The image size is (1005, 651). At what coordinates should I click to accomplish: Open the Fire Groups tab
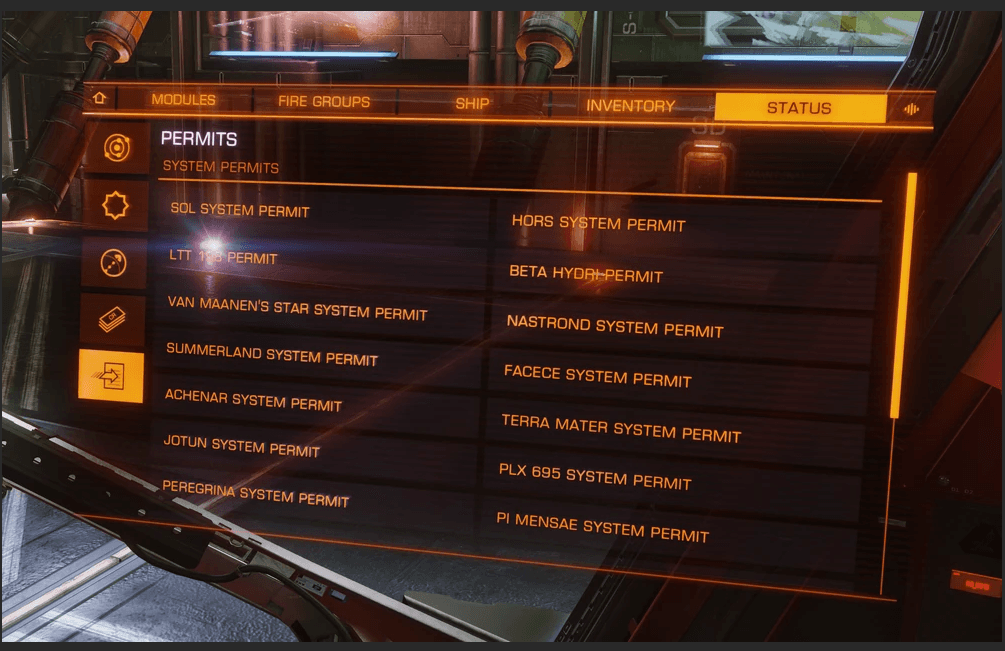(323, 102)
